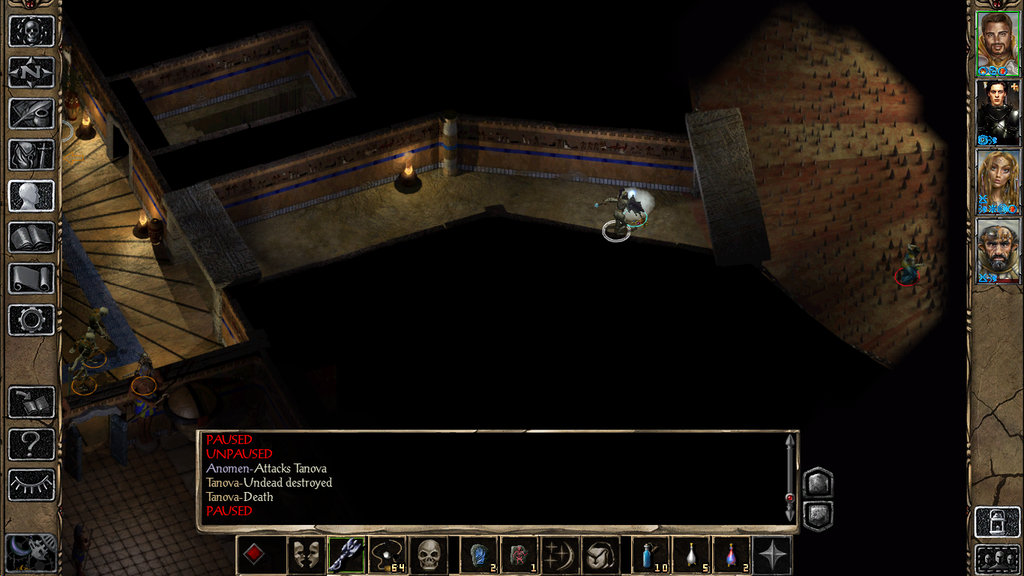The width and height of the screenshot is (1024, 576).
Task: Open the mage spellbook icon
Action: click(31, 237)
